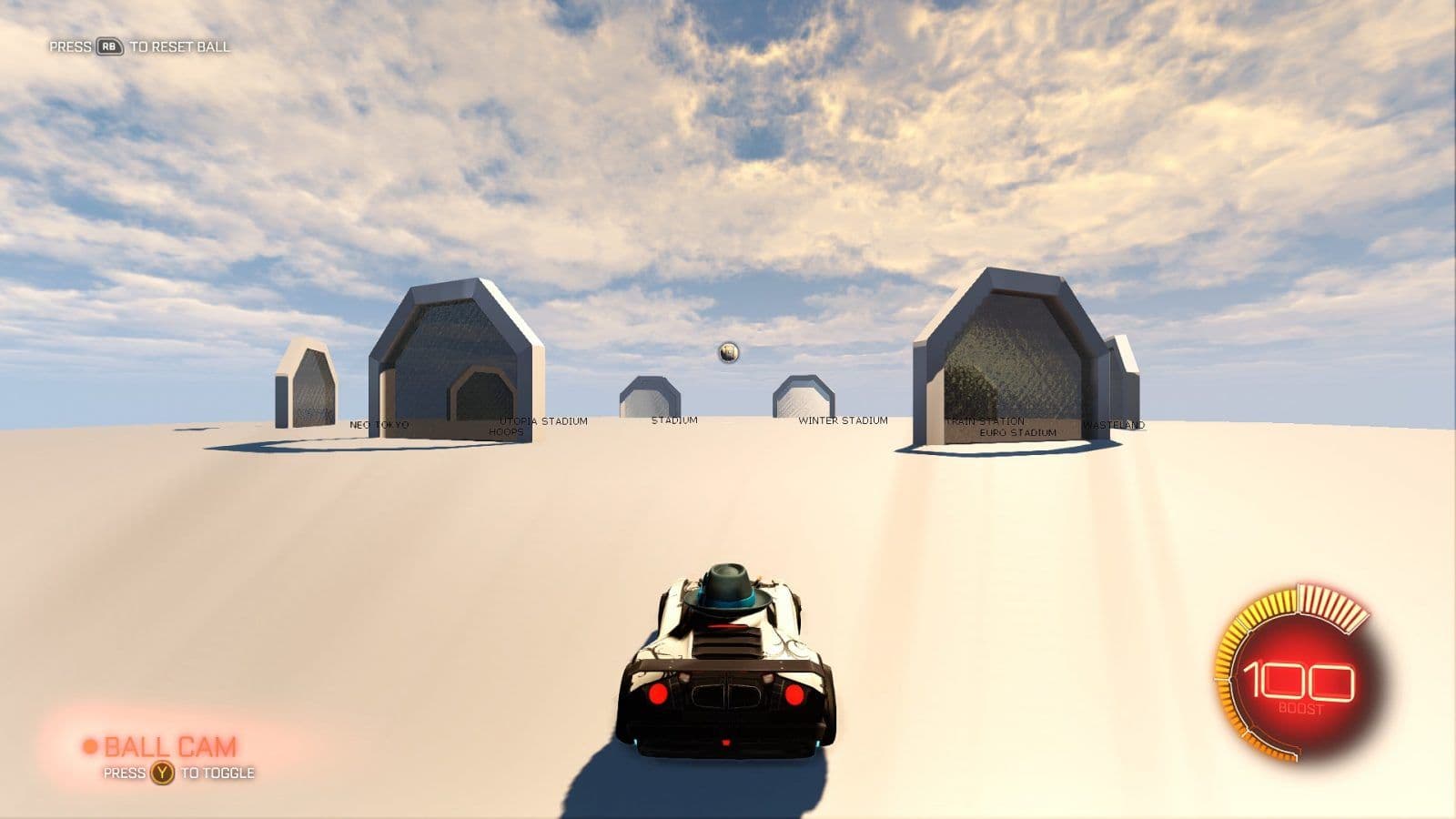Click the car's rear grille emblem
The height and width of the screenshot is (819, 1456).
pos(726,697)
